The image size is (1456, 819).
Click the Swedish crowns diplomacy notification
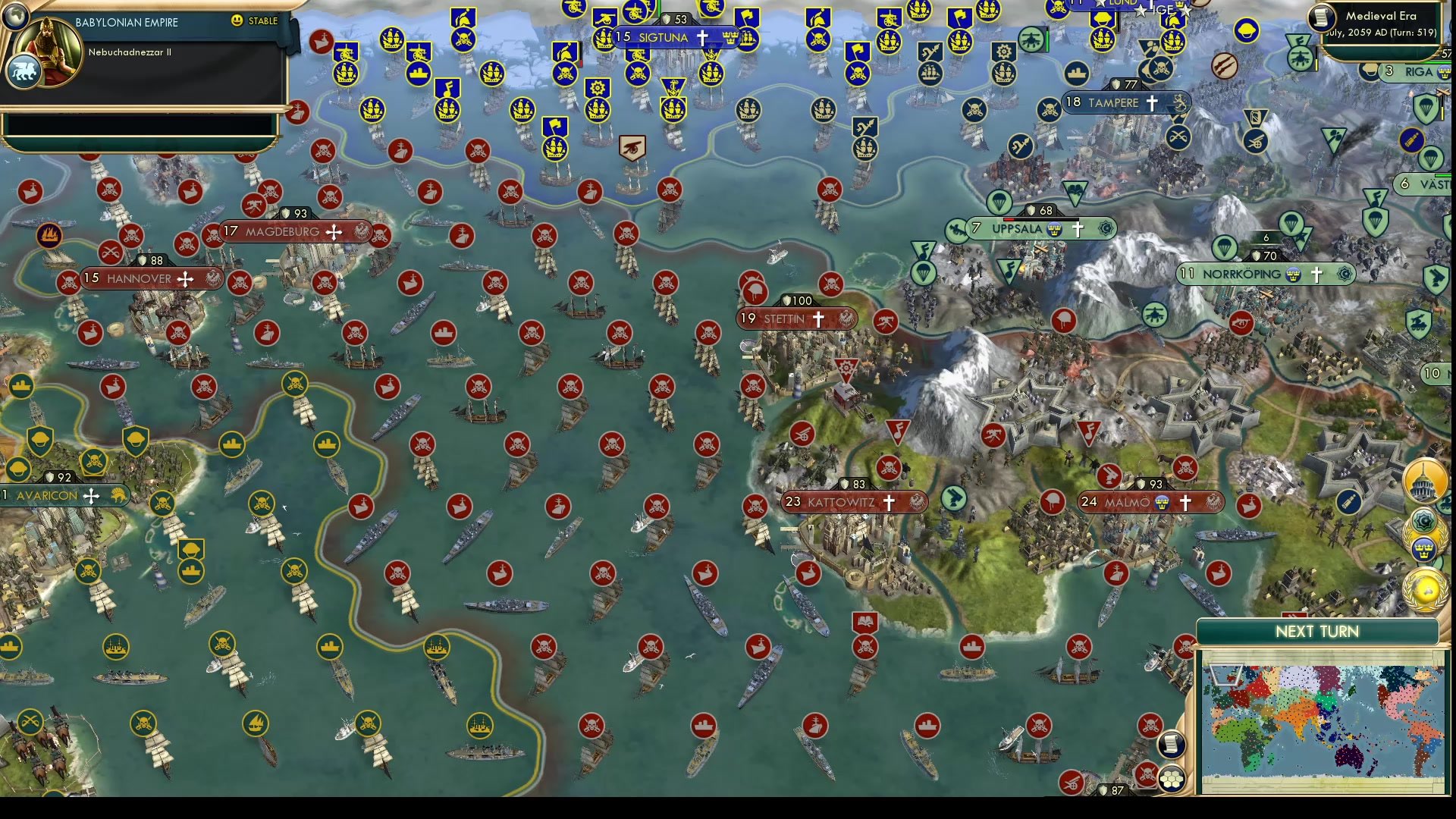click(1424, 548)
